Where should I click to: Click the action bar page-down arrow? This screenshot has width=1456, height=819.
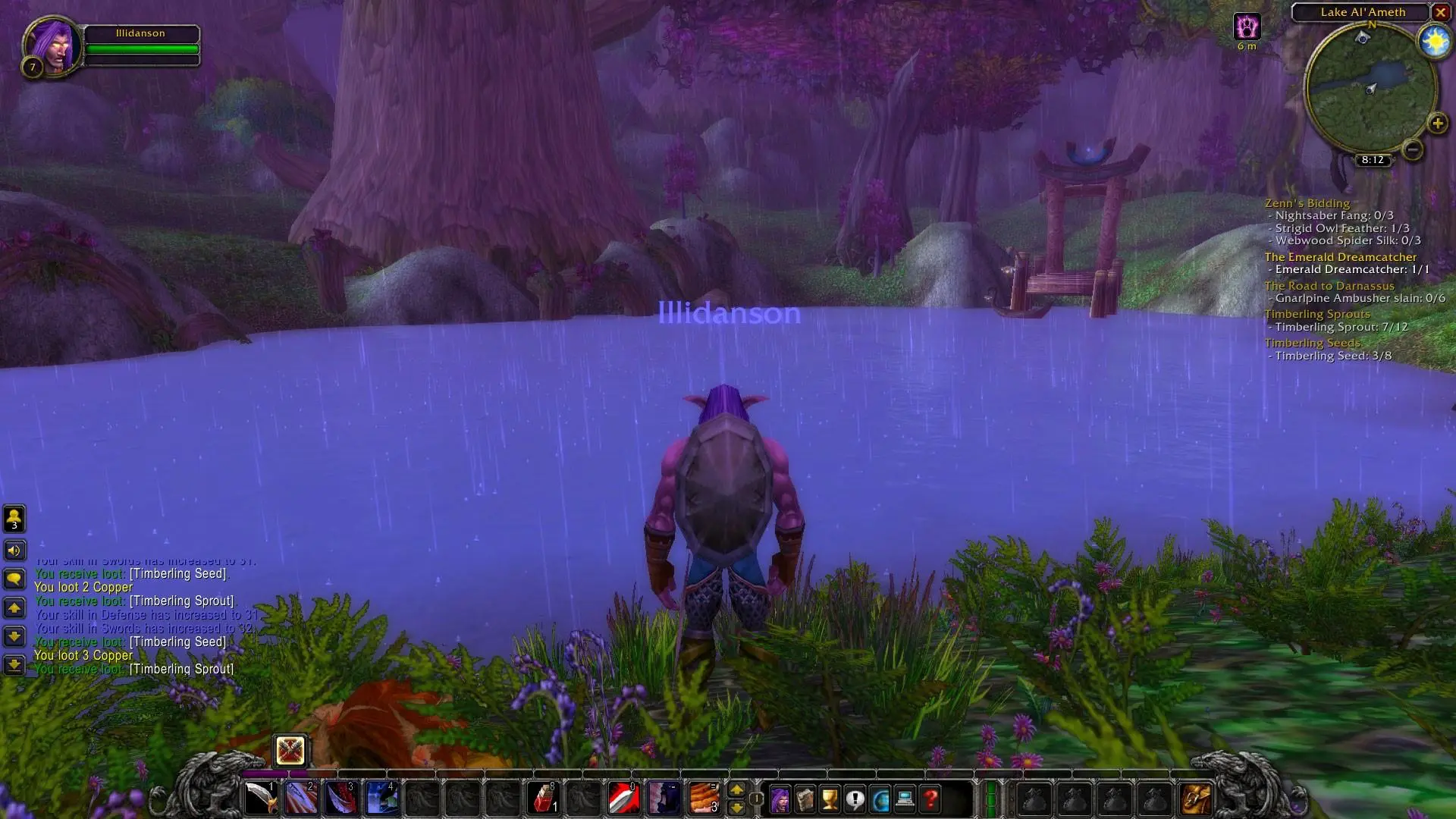pyautogui.click(x=737, y=808)
